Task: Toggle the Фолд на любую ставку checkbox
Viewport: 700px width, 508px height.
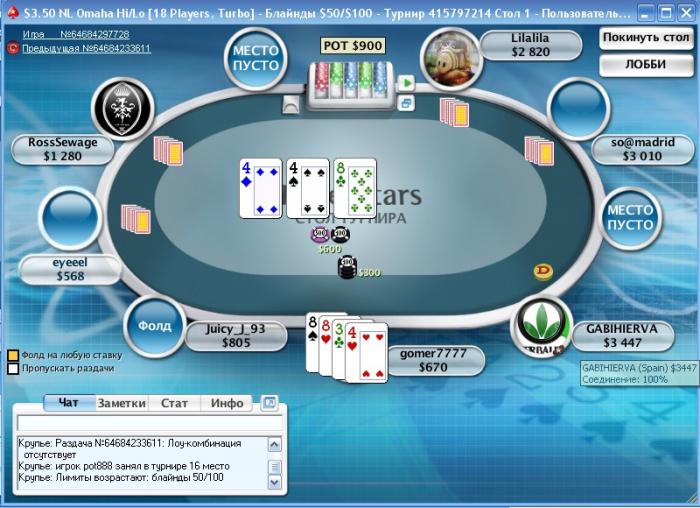Action: coord(13,354)
